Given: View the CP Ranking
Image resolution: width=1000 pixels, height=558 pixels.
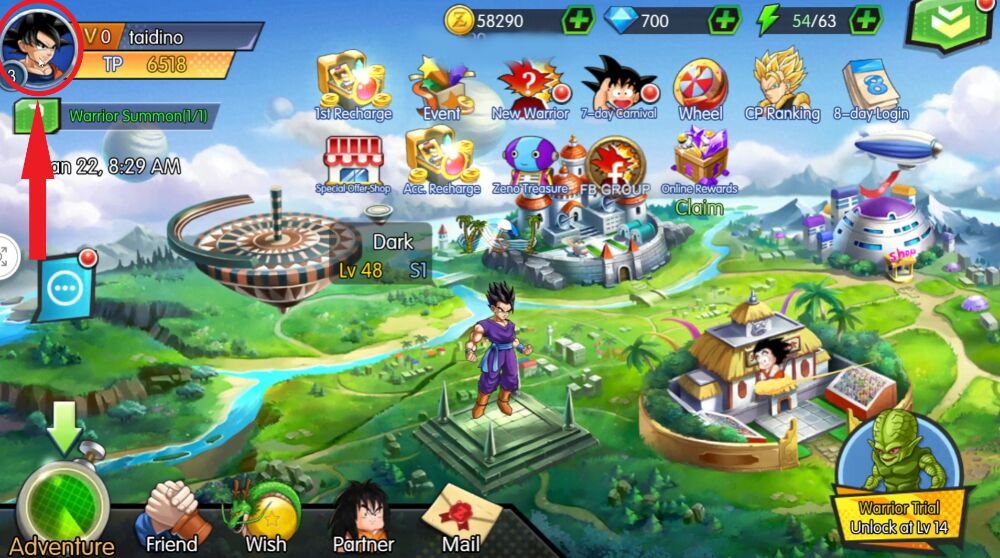Looking at the screenshot, I should 781,82.
